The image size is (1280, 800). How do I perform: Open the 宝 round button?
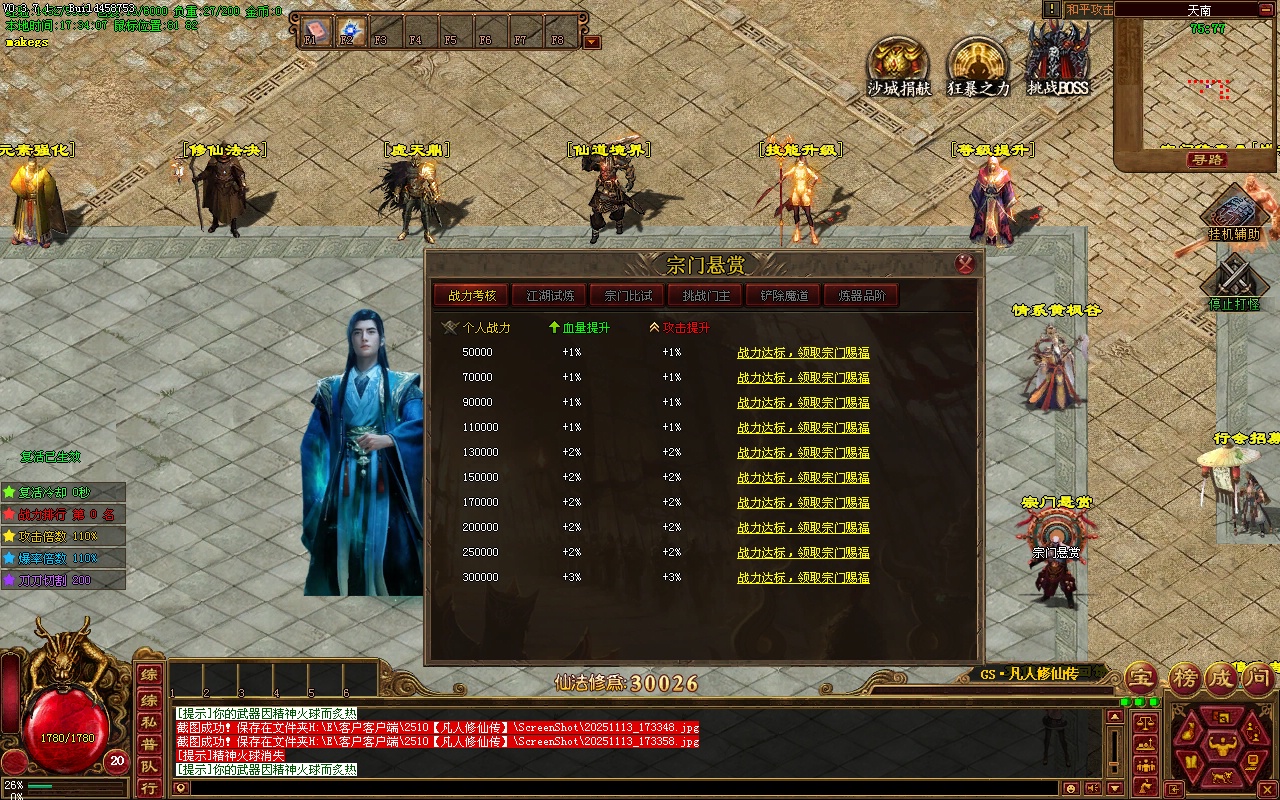[x=1141, y=679]
